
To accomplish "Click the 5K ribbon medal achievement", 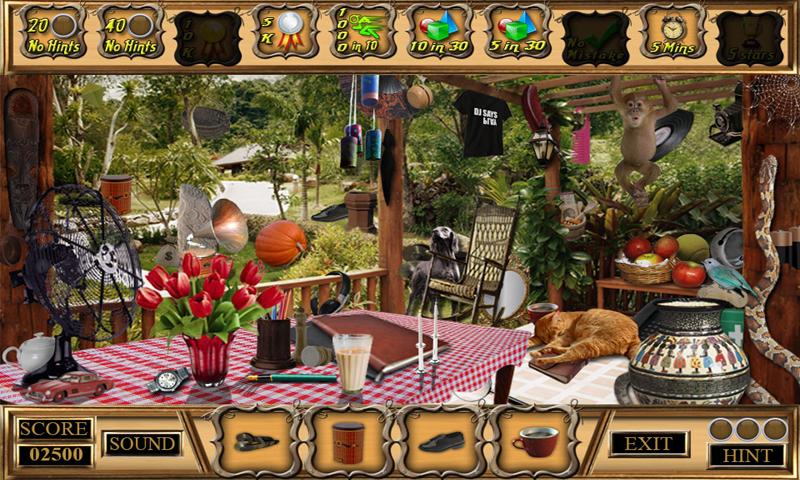I will tap(285, 34).
